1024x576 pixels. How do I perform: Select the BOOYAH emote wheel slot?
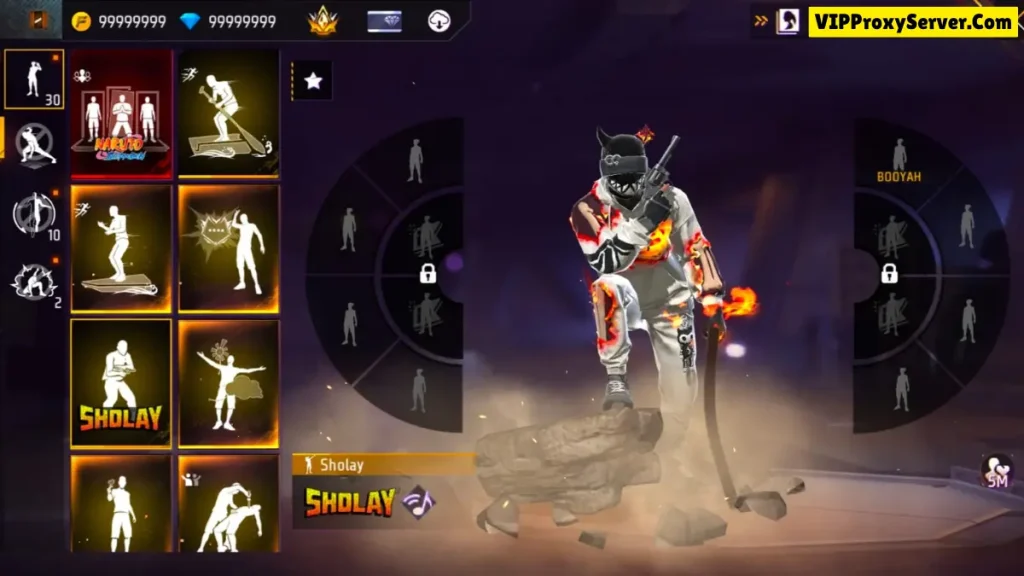coord(899,160)
